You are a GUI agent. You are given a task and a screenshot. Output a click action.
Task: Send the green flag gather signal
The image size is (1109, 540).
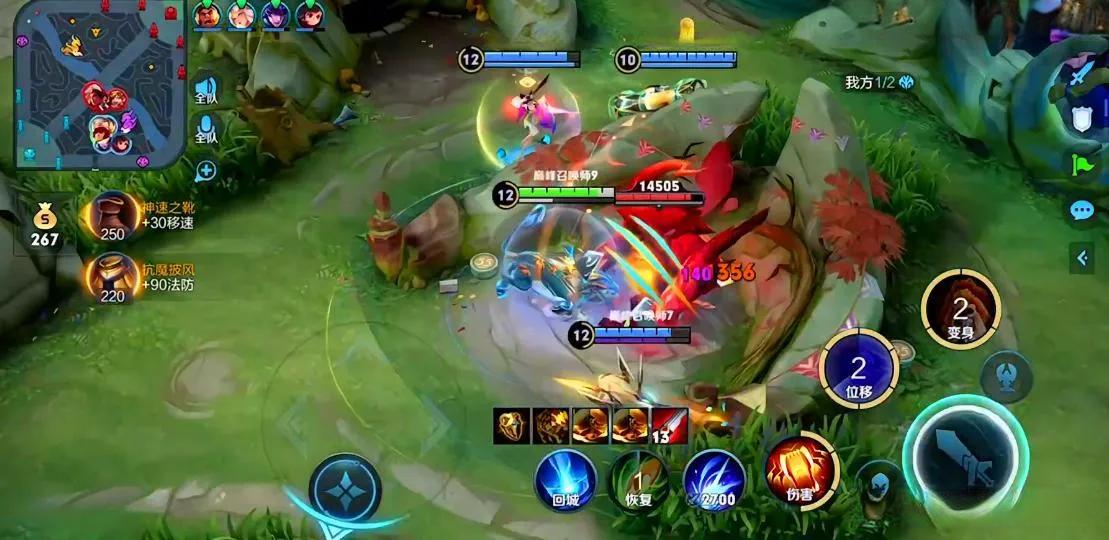pyautogui.click(x=1081, y=165)
